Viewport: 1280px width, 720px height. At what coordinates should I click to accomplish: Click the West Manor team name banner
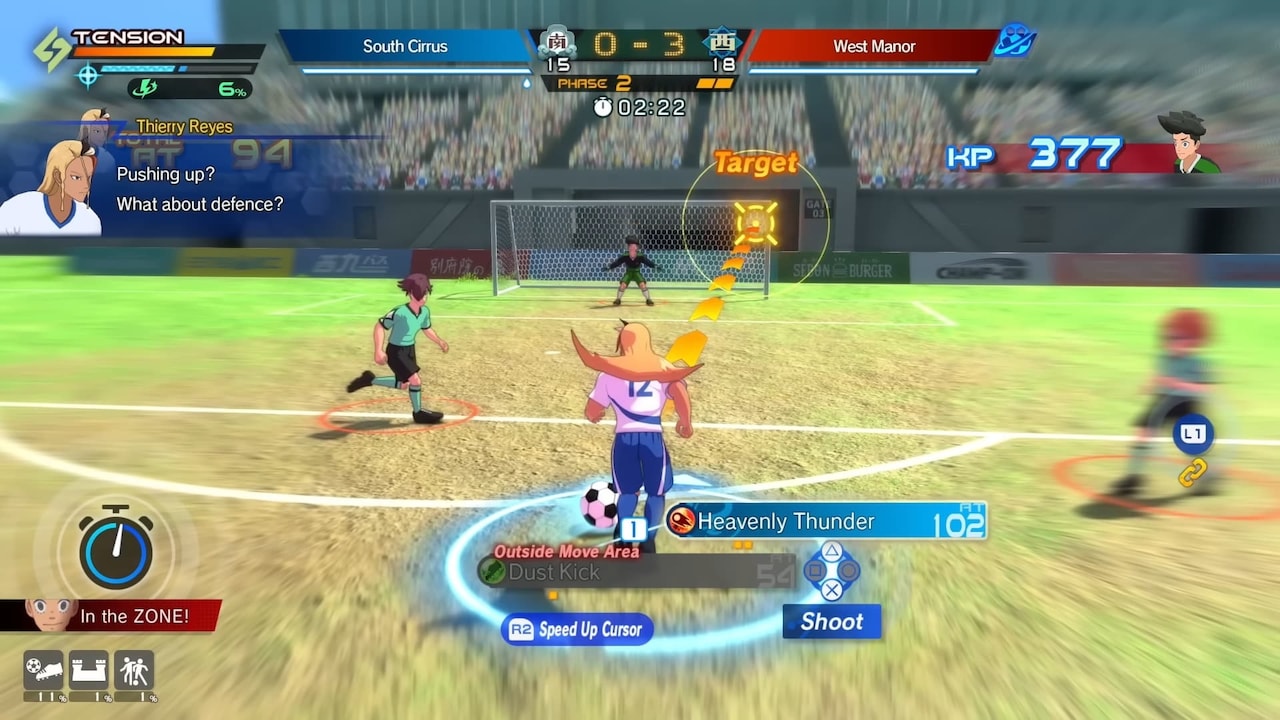tap(873, 46)
